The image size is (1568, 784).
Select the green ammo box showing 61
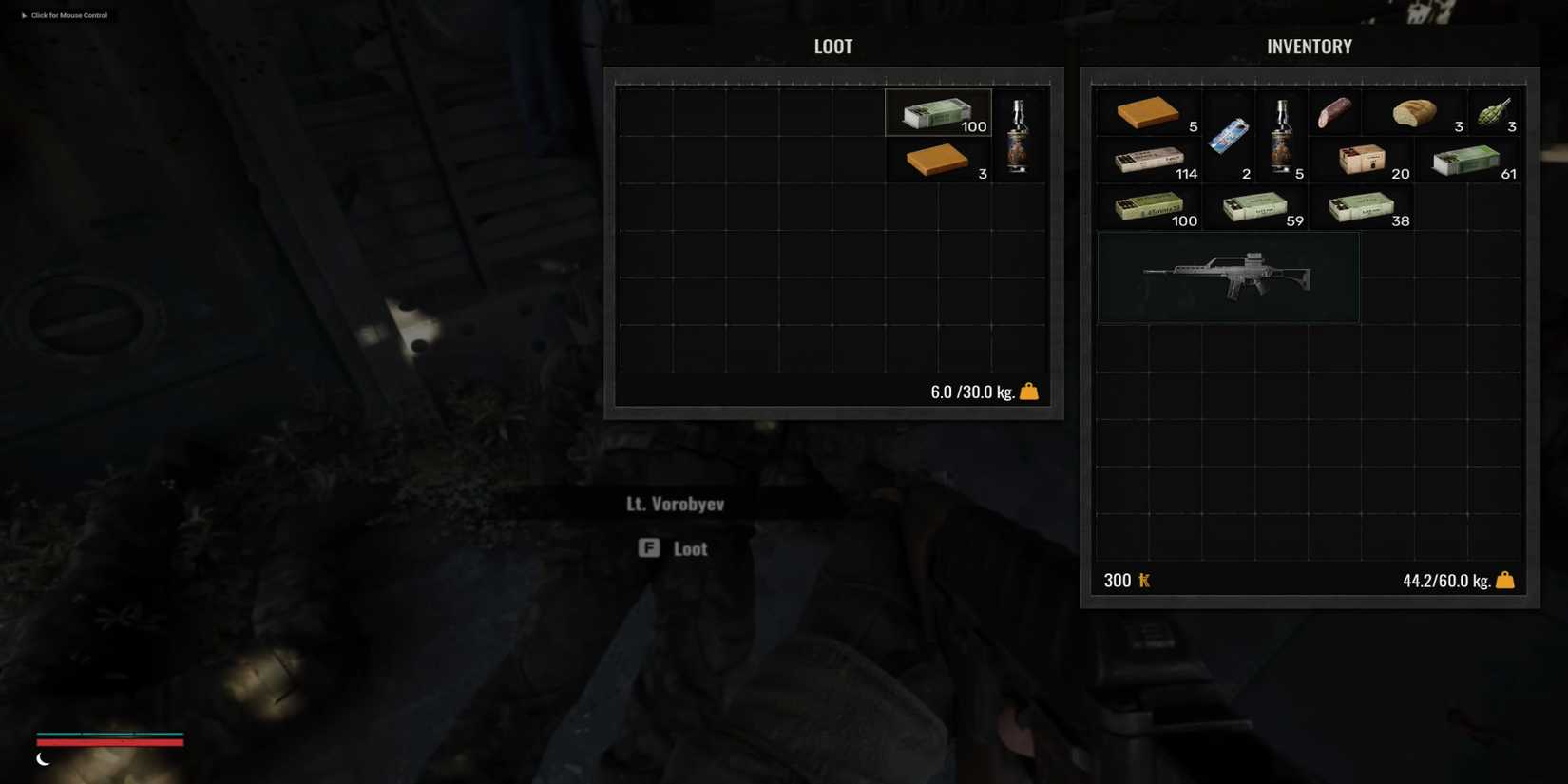click(1468, 159)
